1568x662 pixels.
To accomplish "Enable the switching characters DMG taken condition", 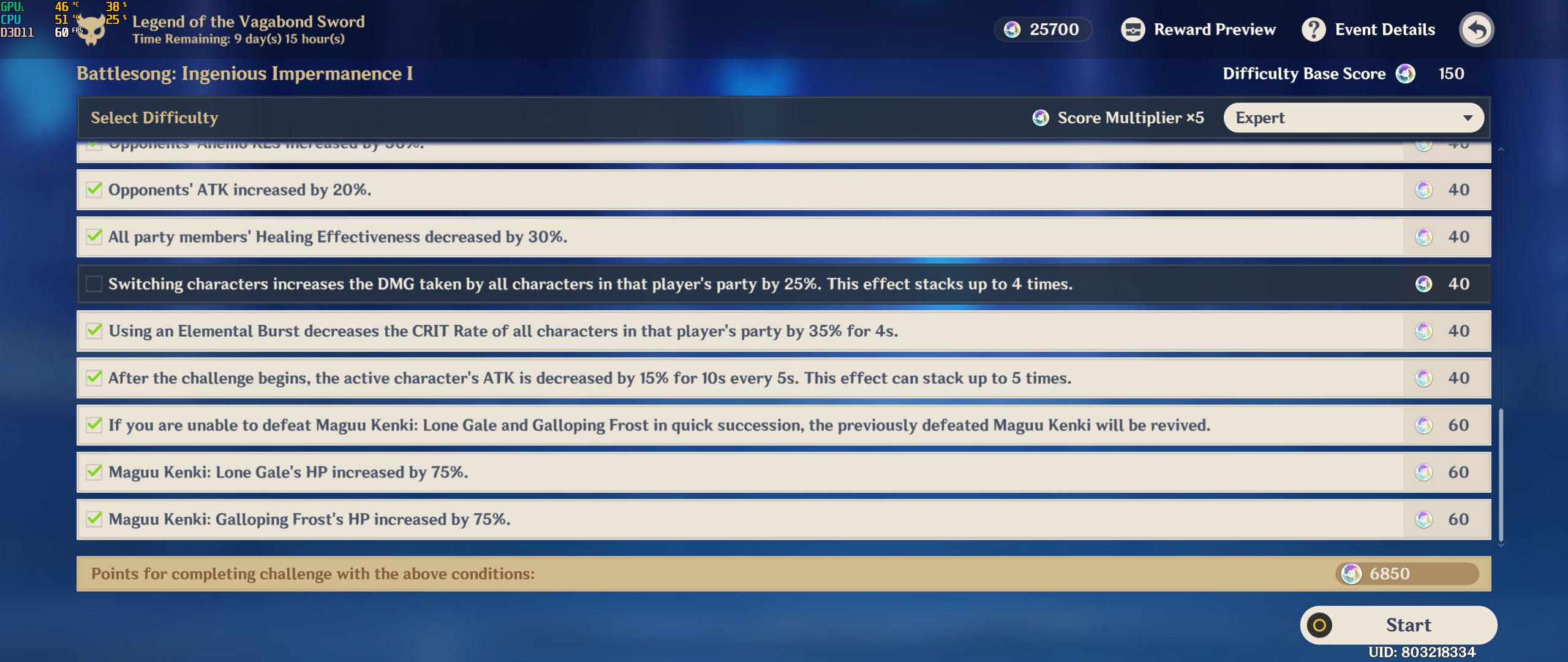I will click(x=94, y=284).
